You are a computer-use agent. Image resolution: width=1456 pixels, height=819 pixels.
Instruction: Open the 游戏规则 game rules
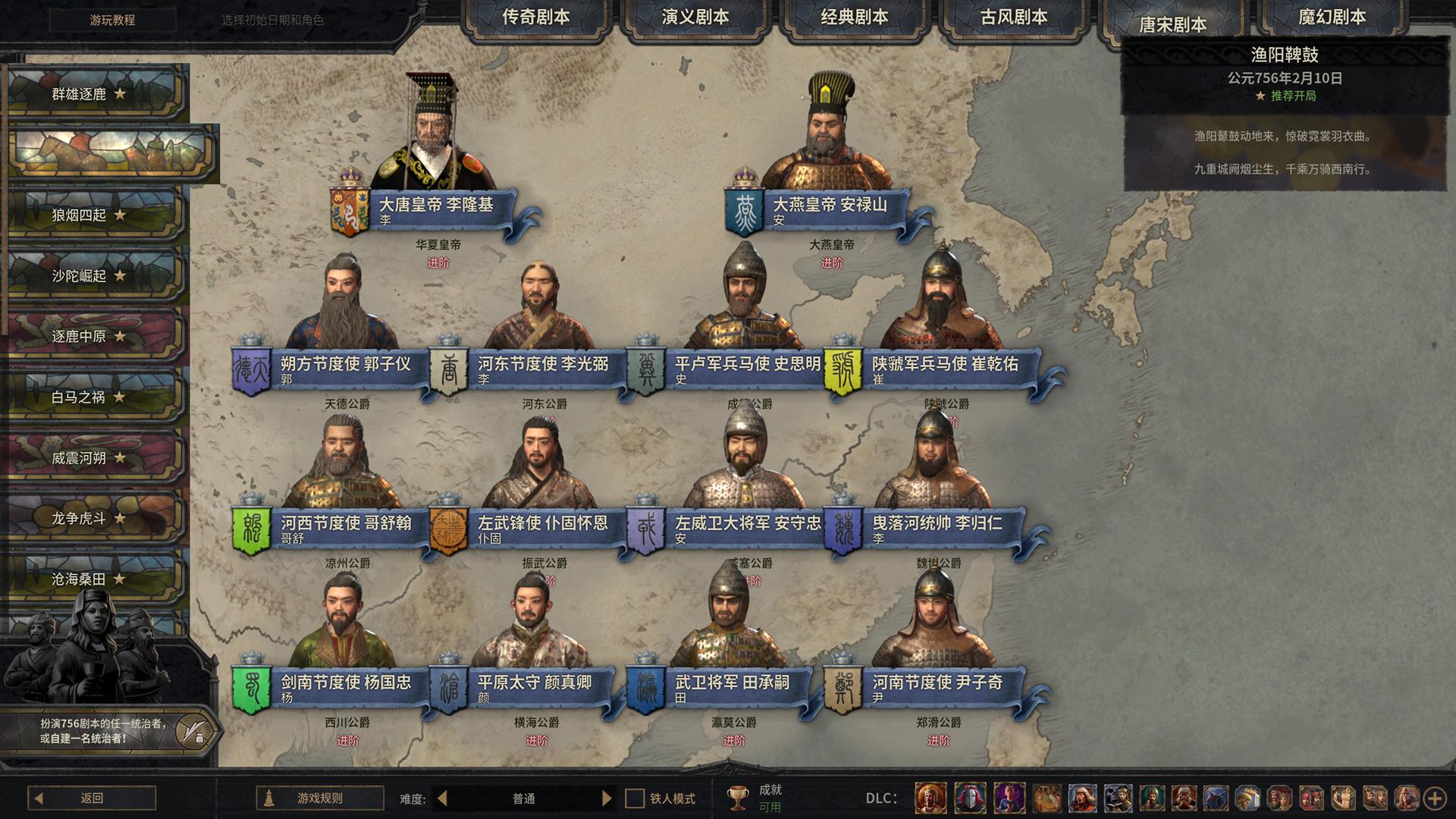(x=319, y=798)
